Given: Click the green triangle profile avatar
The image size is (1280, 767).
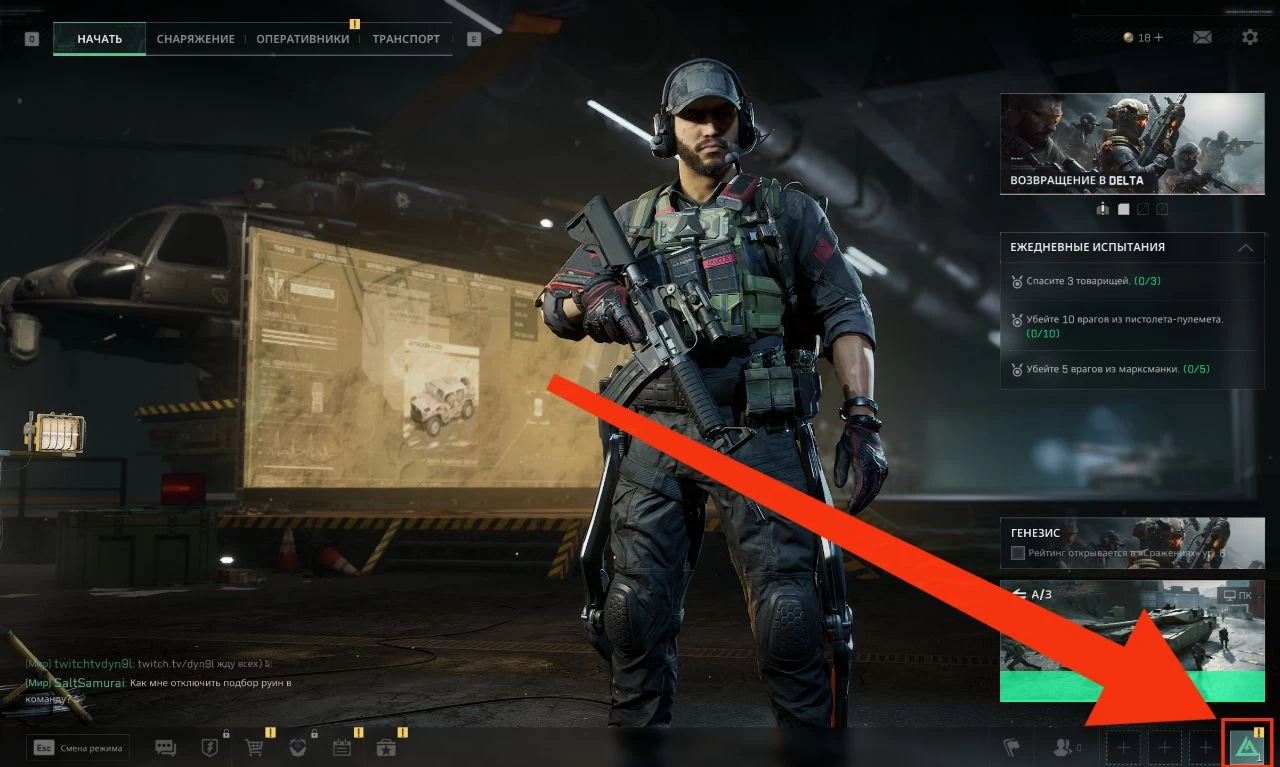Looking at the screenshot, I should (x=1246, y=746).
